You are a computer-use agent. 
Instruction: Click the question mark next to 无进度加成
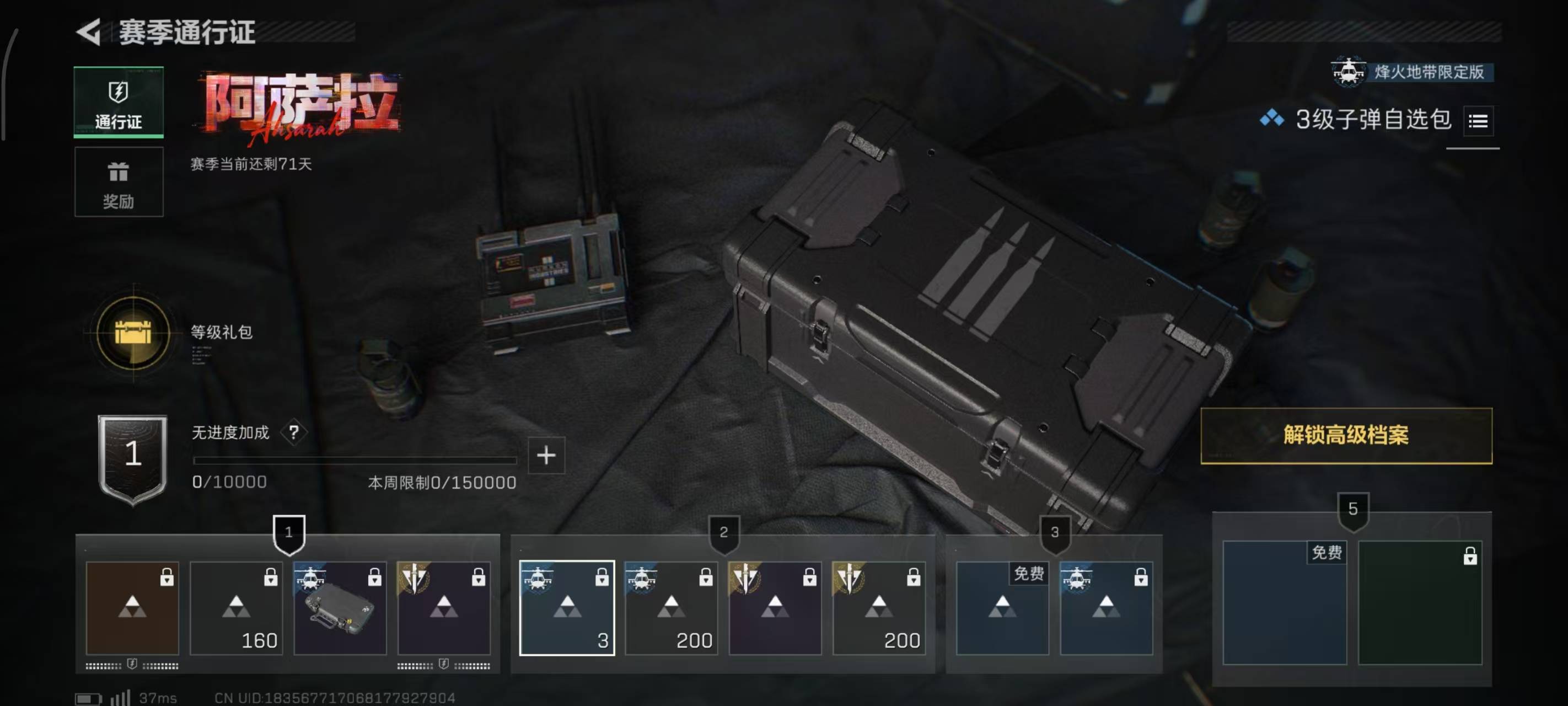294,432
